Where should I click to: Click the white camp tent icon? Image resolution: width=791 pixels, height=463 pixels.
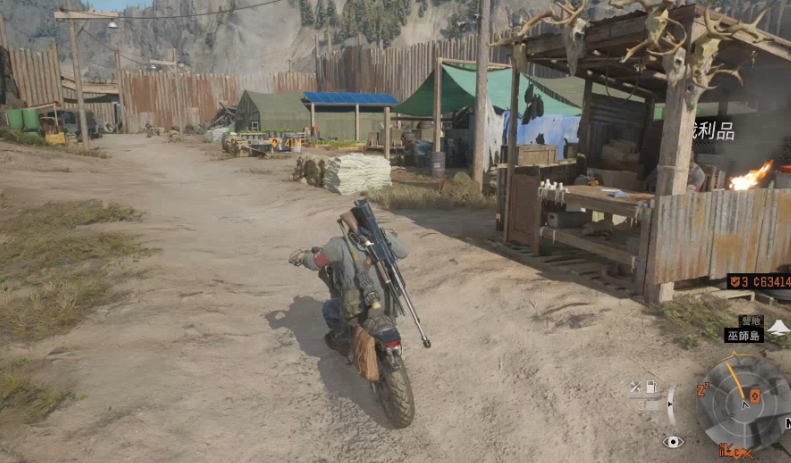[779, 327]
